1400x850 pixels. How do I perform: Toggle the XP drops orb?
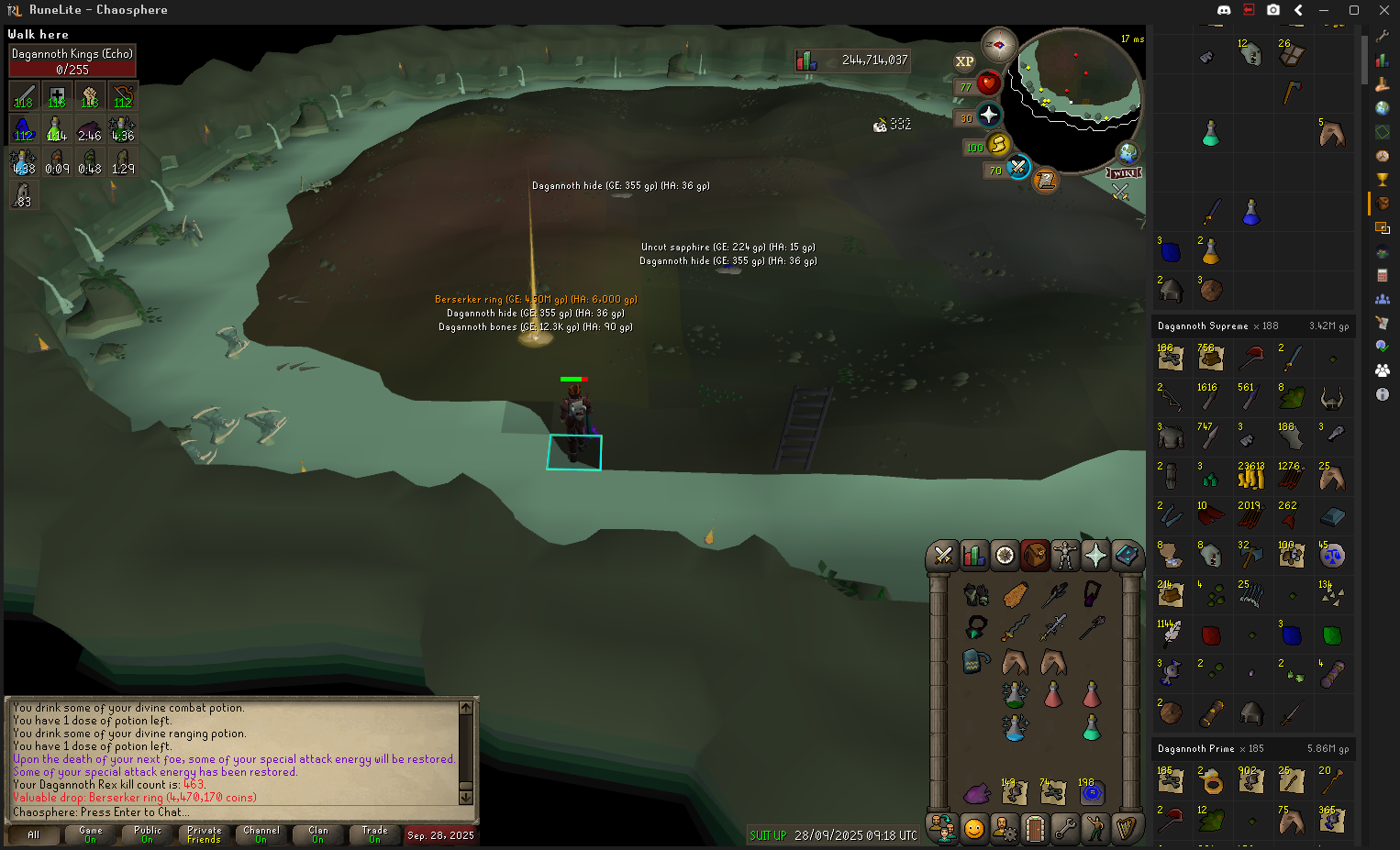(x=964, y=61)
